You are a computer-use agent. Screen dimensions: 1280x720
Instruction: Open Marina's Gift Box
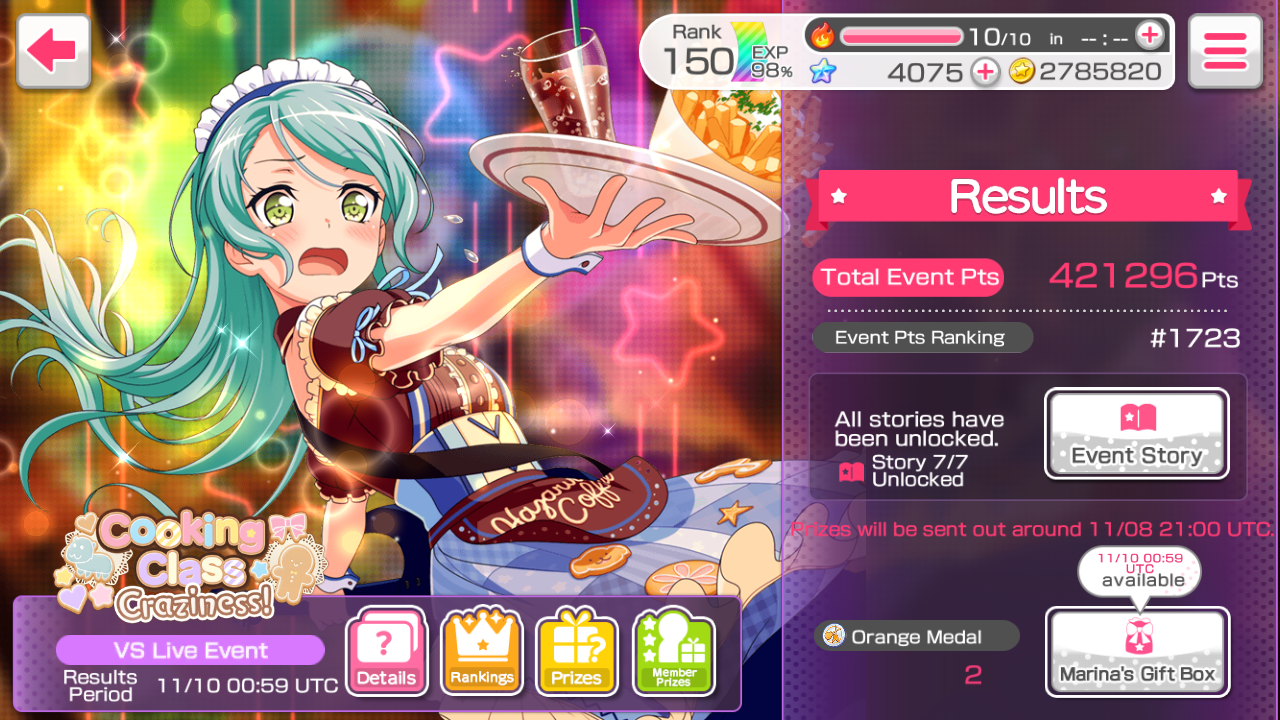[1137, 652]
